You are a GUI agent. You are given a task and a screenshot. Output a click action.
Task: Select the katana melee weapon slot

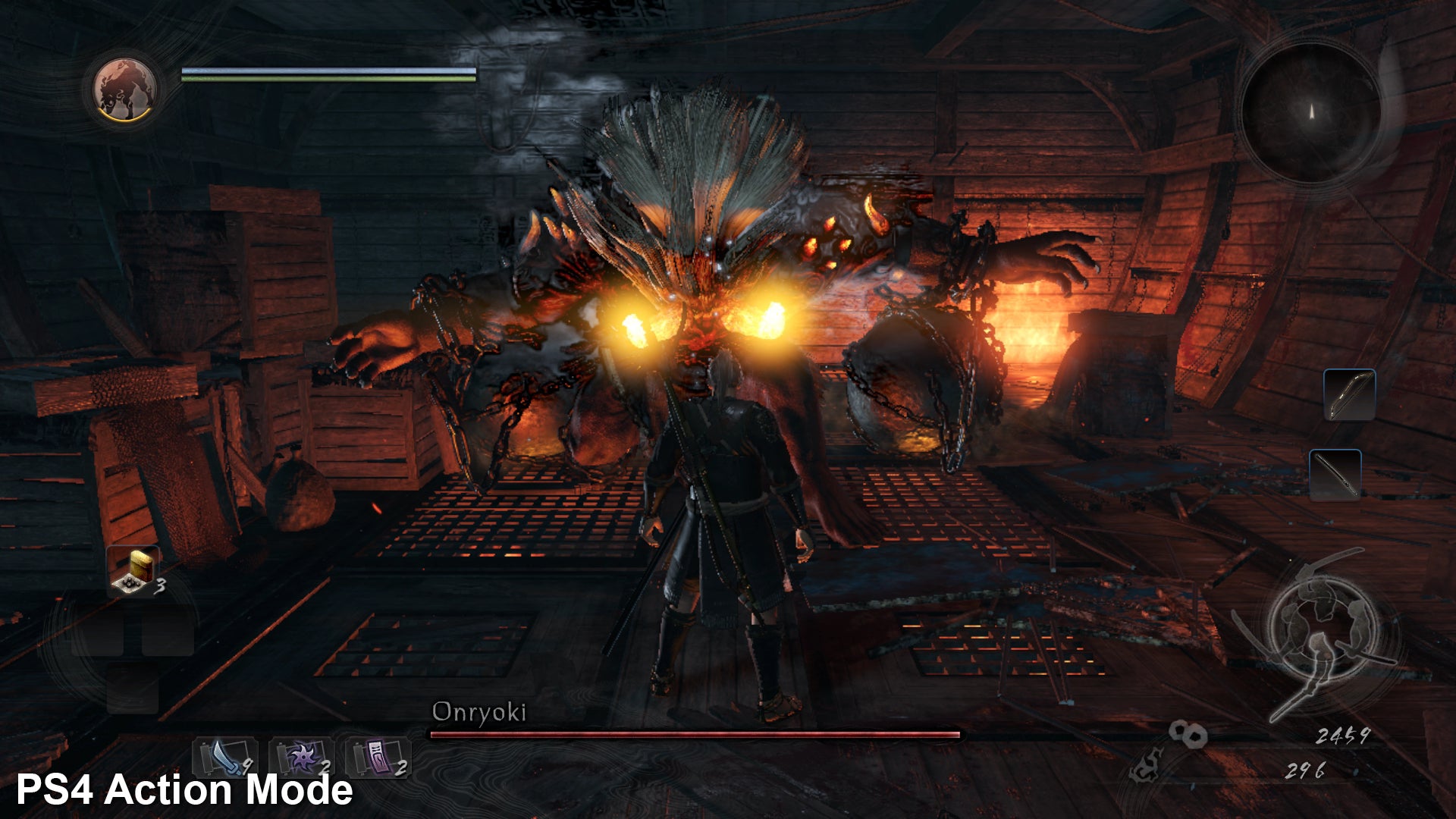pos(1335,475)
